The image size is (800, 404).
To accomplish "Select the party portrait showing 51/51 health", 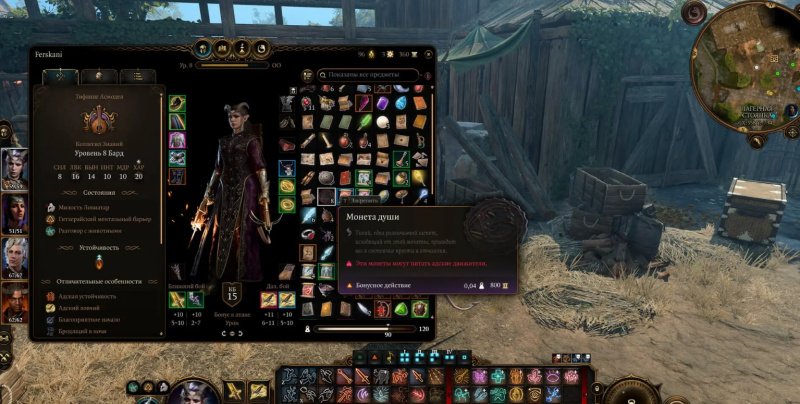I will [15, 211].
